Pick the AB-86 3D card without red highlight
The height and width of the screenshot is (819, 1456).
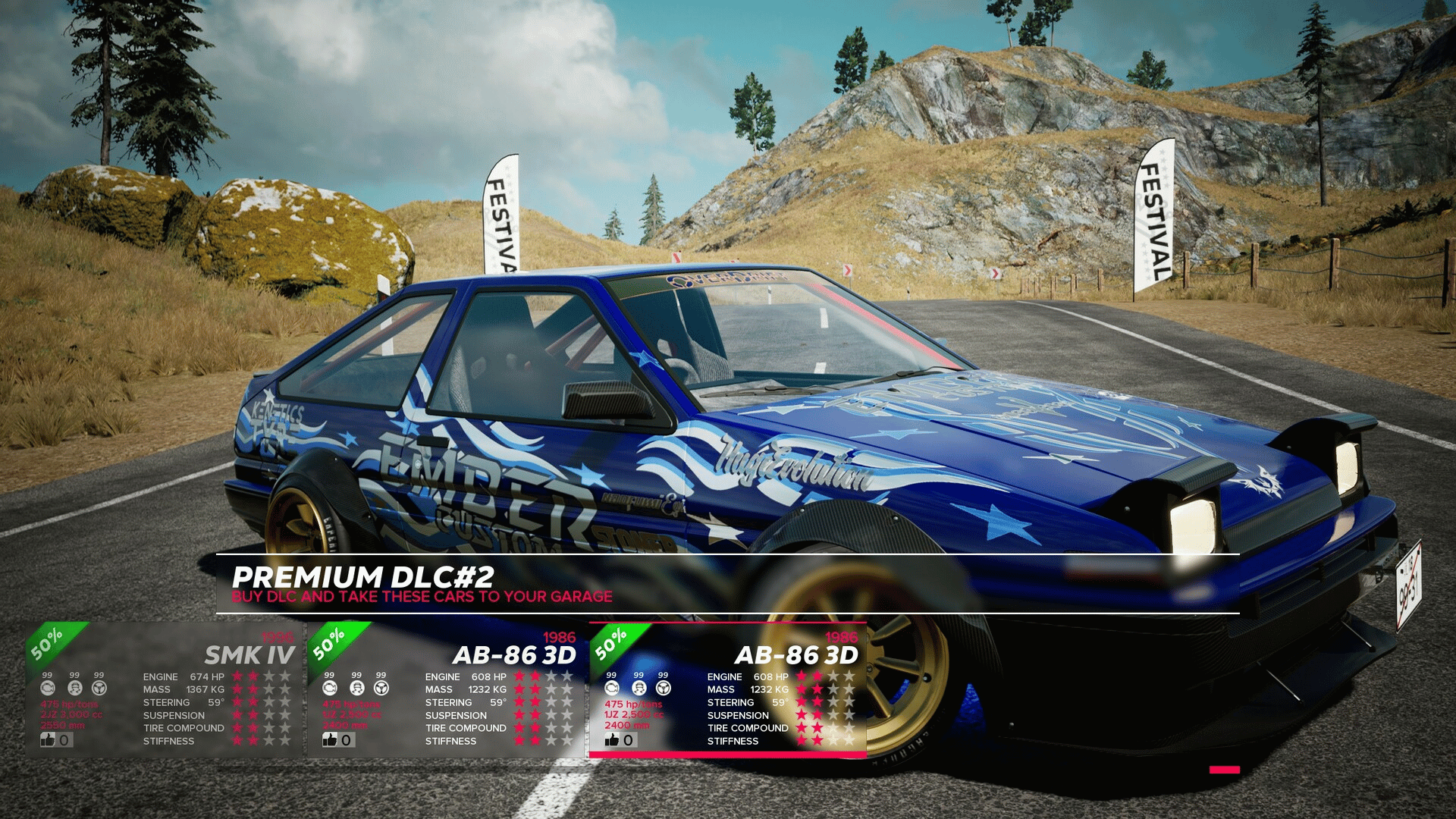point(447,689)
